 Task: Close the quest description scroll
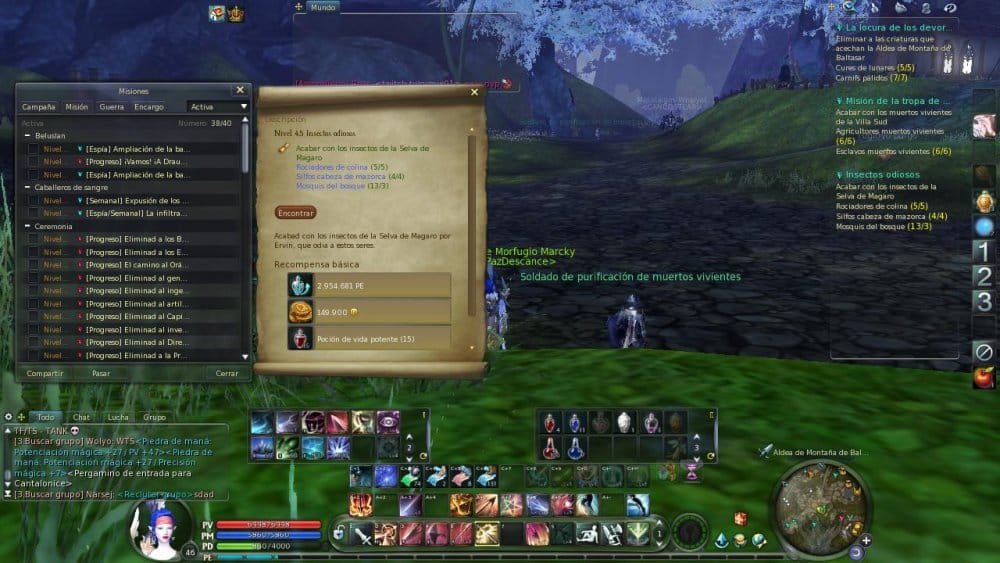point(474,92)
